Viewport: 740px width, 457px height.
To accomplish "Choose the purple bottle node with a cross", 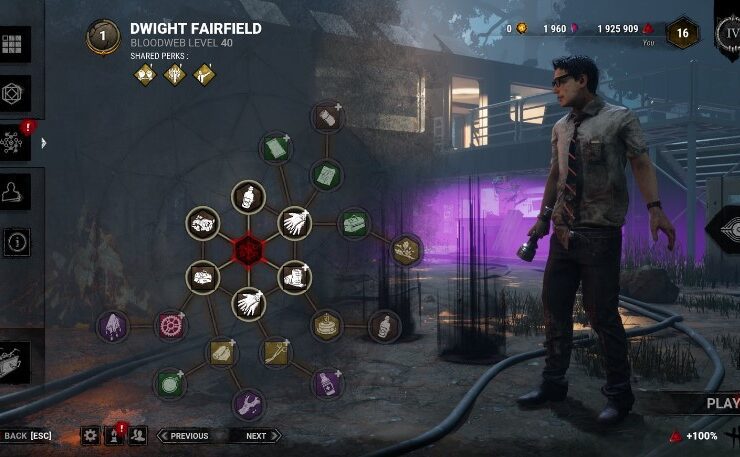I will click(327, 382).
